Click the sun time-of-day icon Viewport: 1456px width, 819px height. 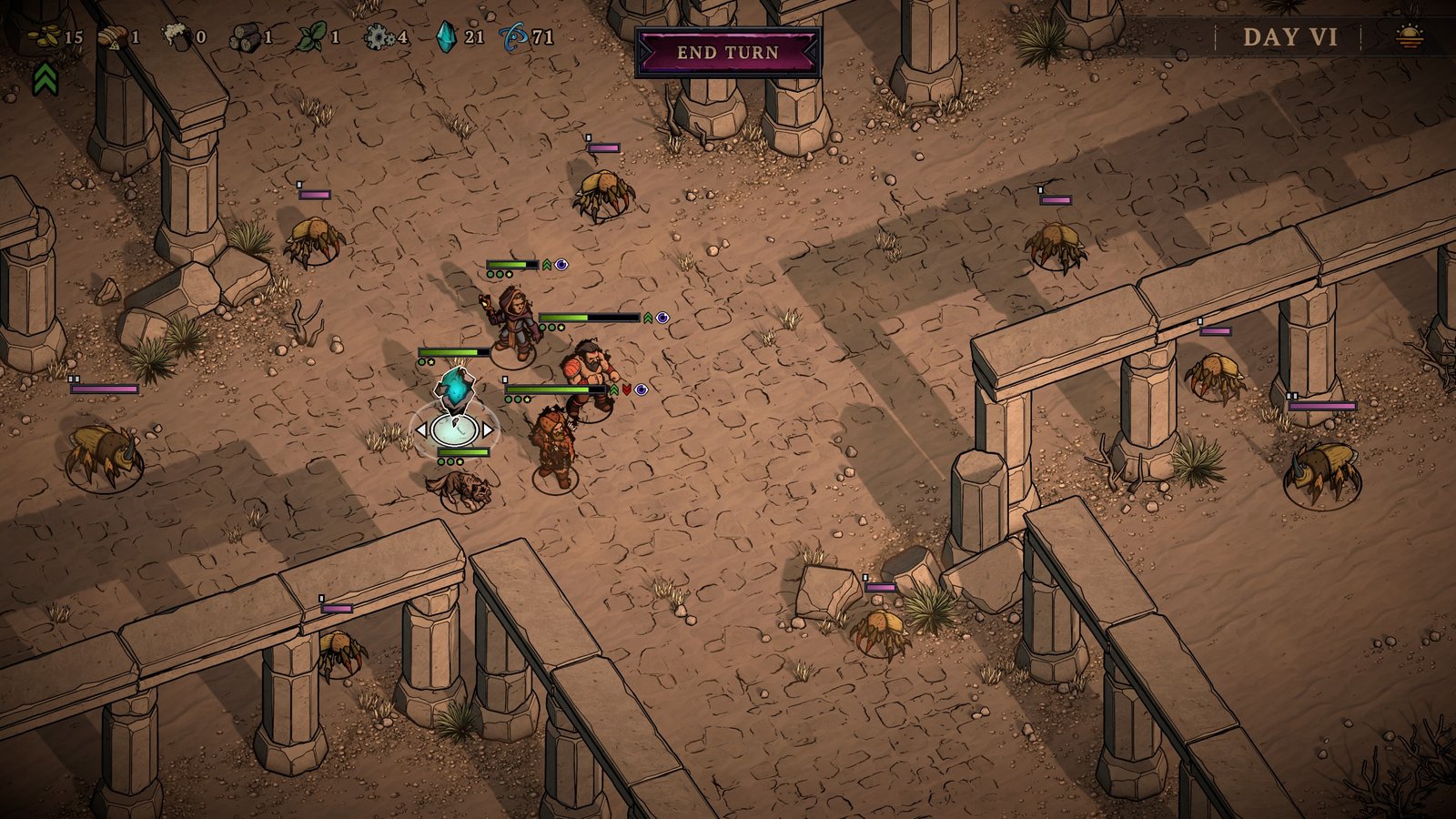point(1410,37)
